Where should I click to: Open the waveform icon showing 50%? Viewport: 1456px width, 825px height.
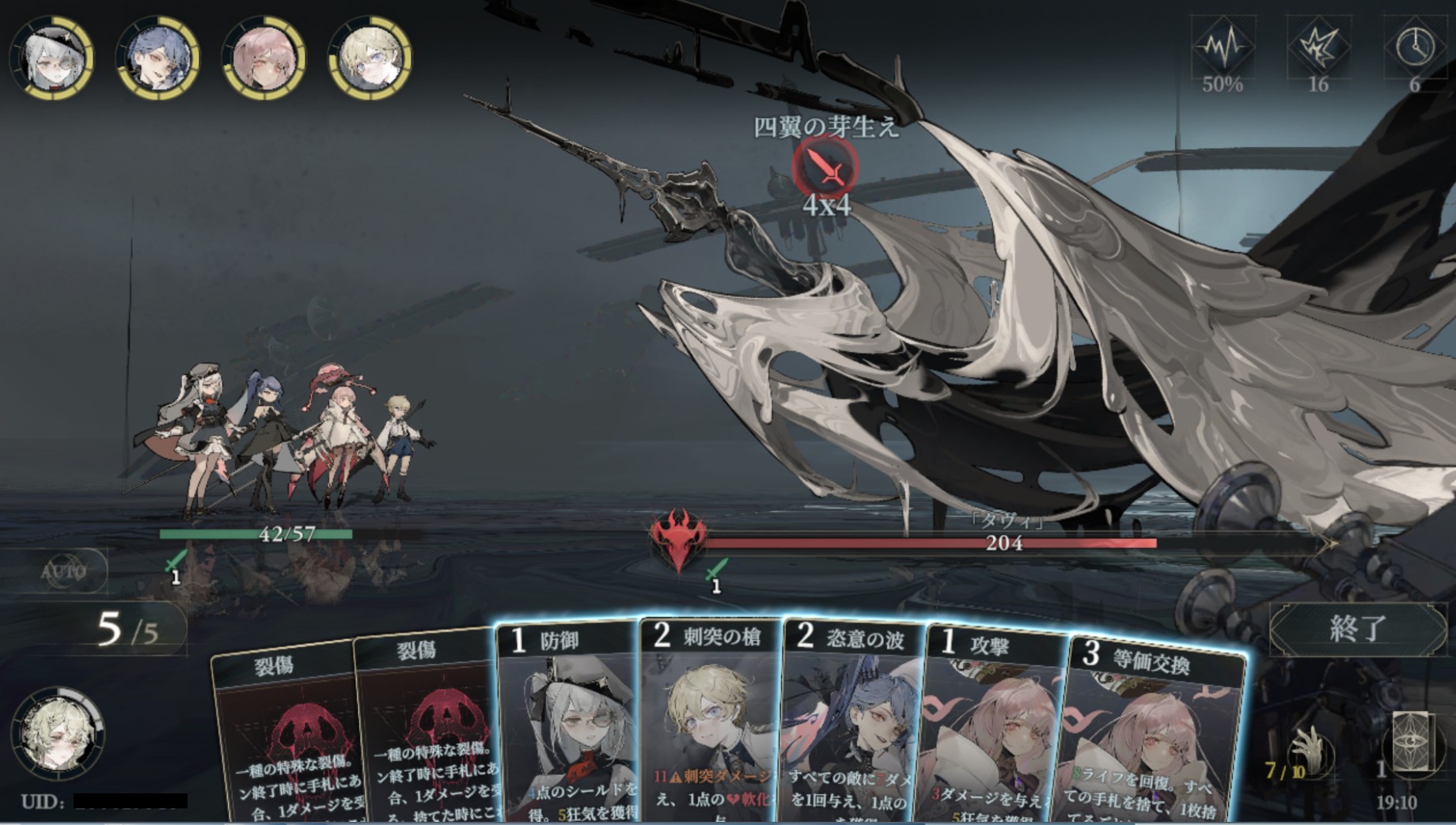pyautogui.click(x=1223, y=47)
